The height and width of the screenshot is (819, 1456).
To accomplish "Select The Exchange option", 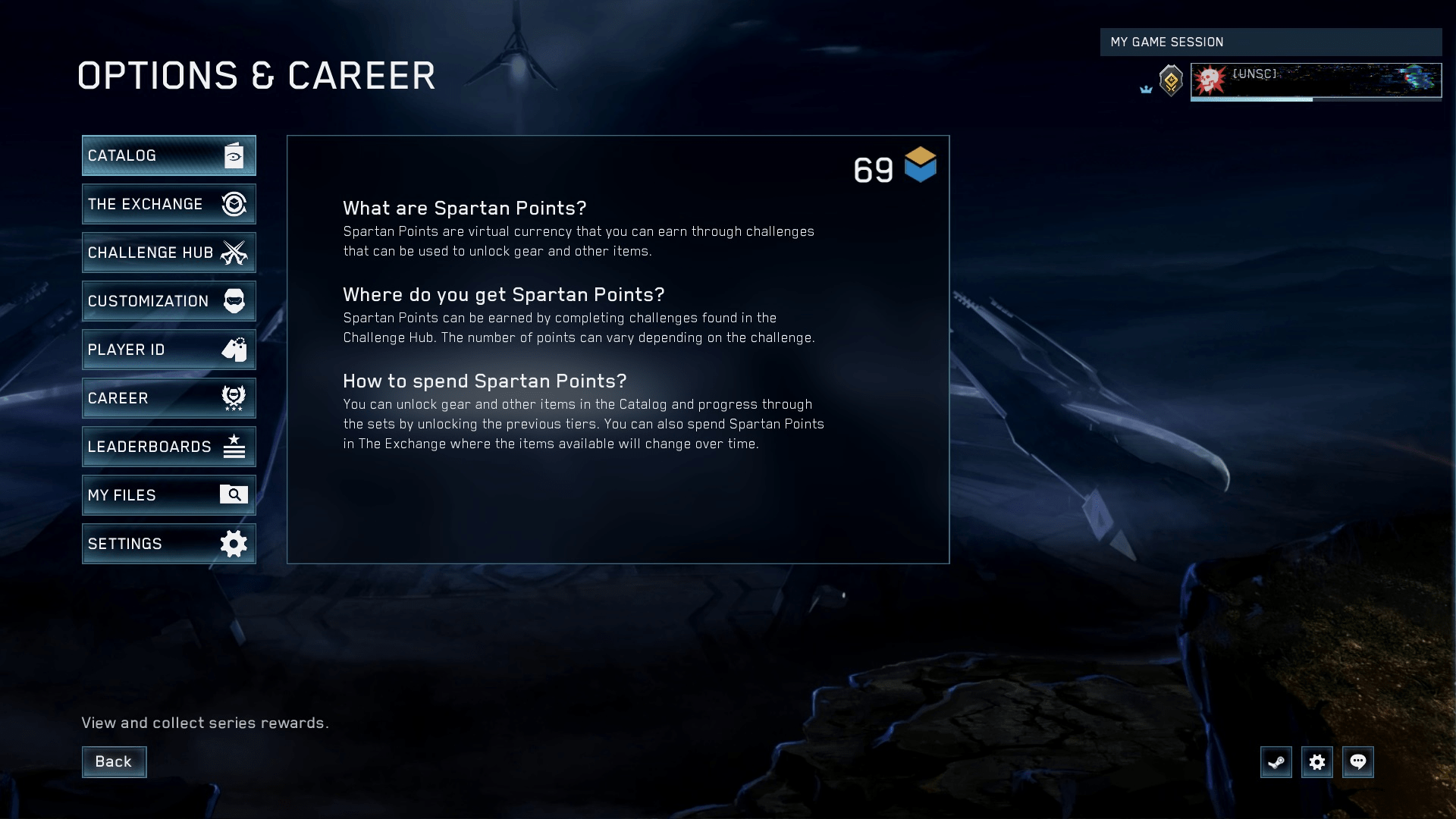I will click(168, 204).
